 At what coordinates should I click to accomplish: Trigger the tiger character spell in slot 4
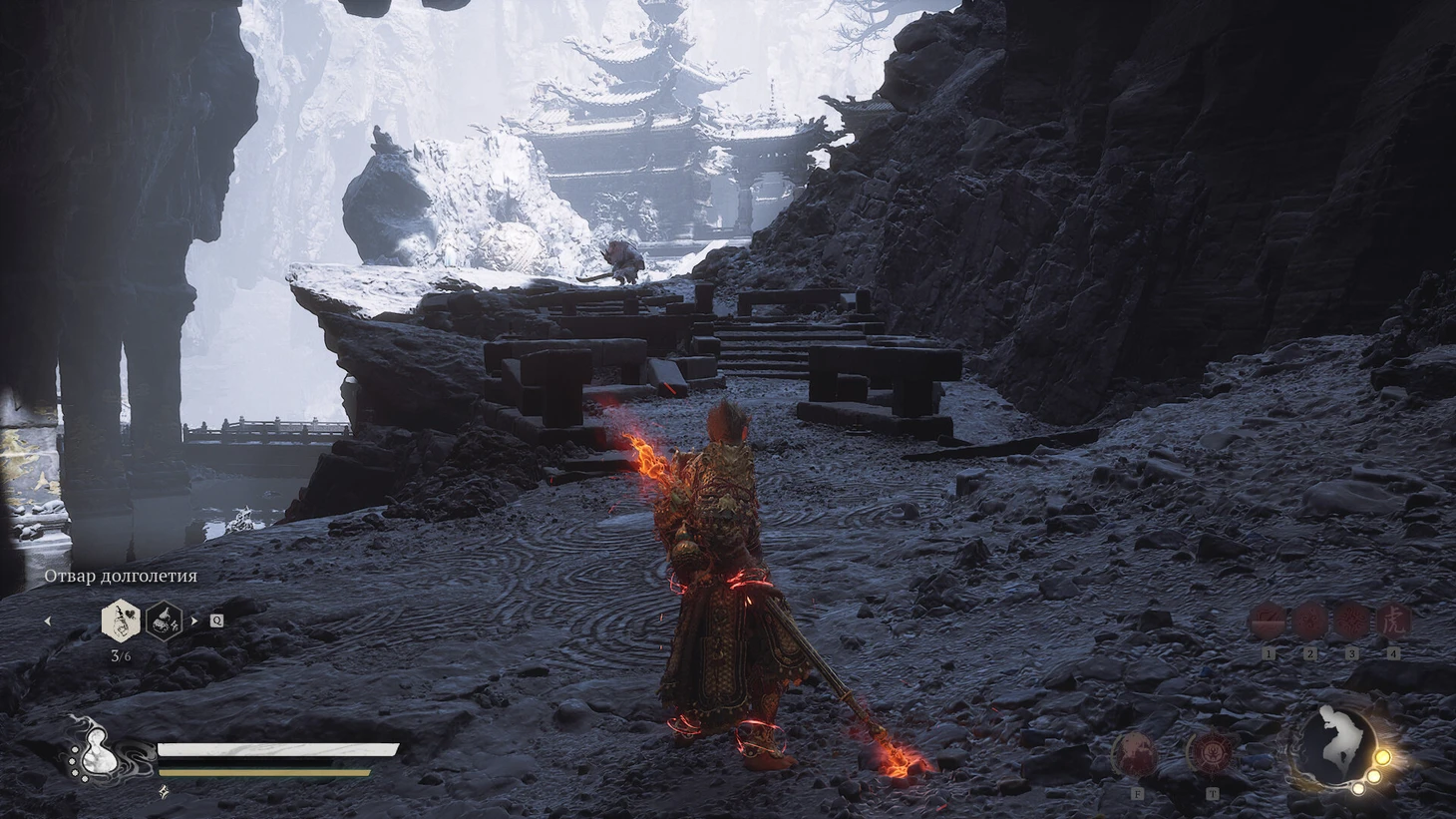(1392, 620)
